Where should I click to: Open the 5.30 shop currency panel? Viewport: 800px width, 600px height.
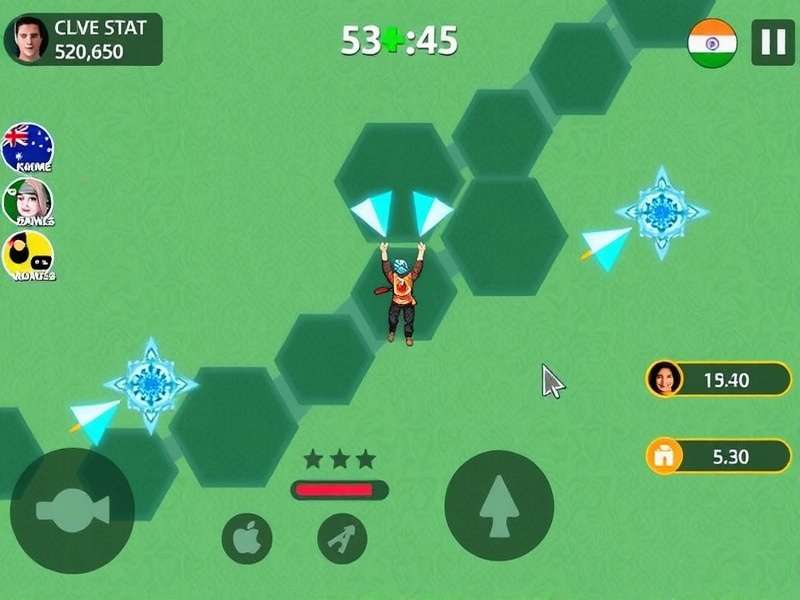pos(718,456)
